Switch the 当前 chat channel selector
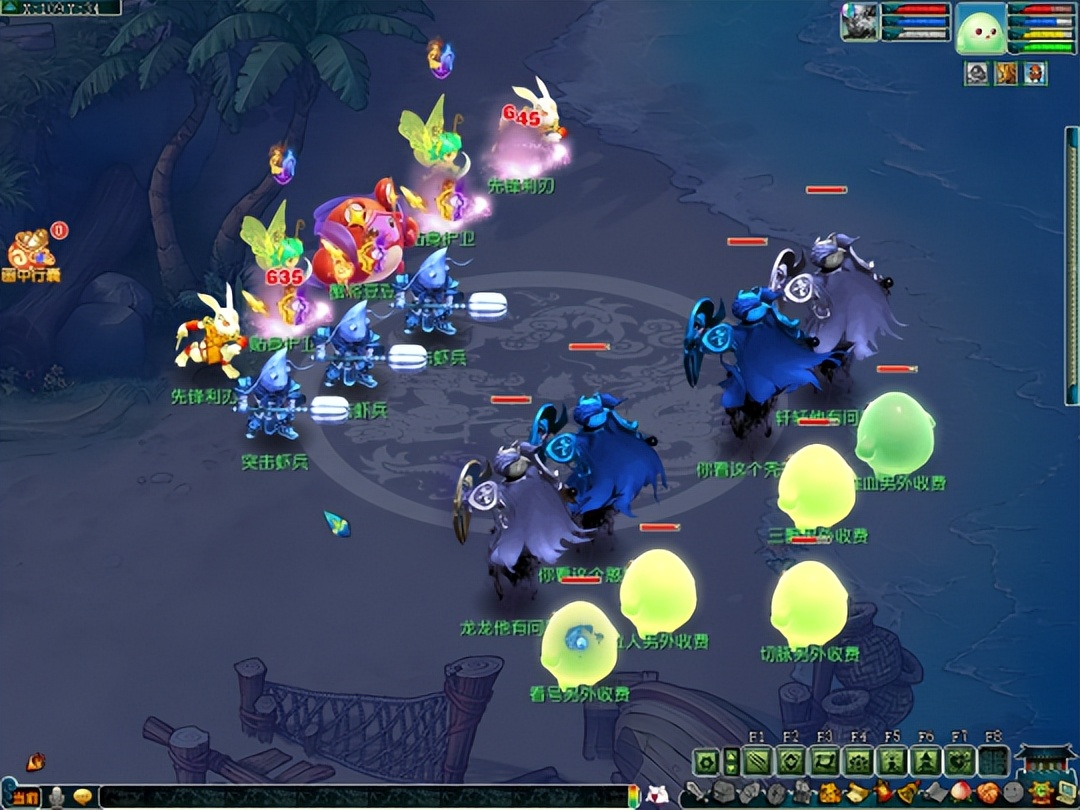The width and height of the screenshot is (1080, 810). (x=26, y=797)
